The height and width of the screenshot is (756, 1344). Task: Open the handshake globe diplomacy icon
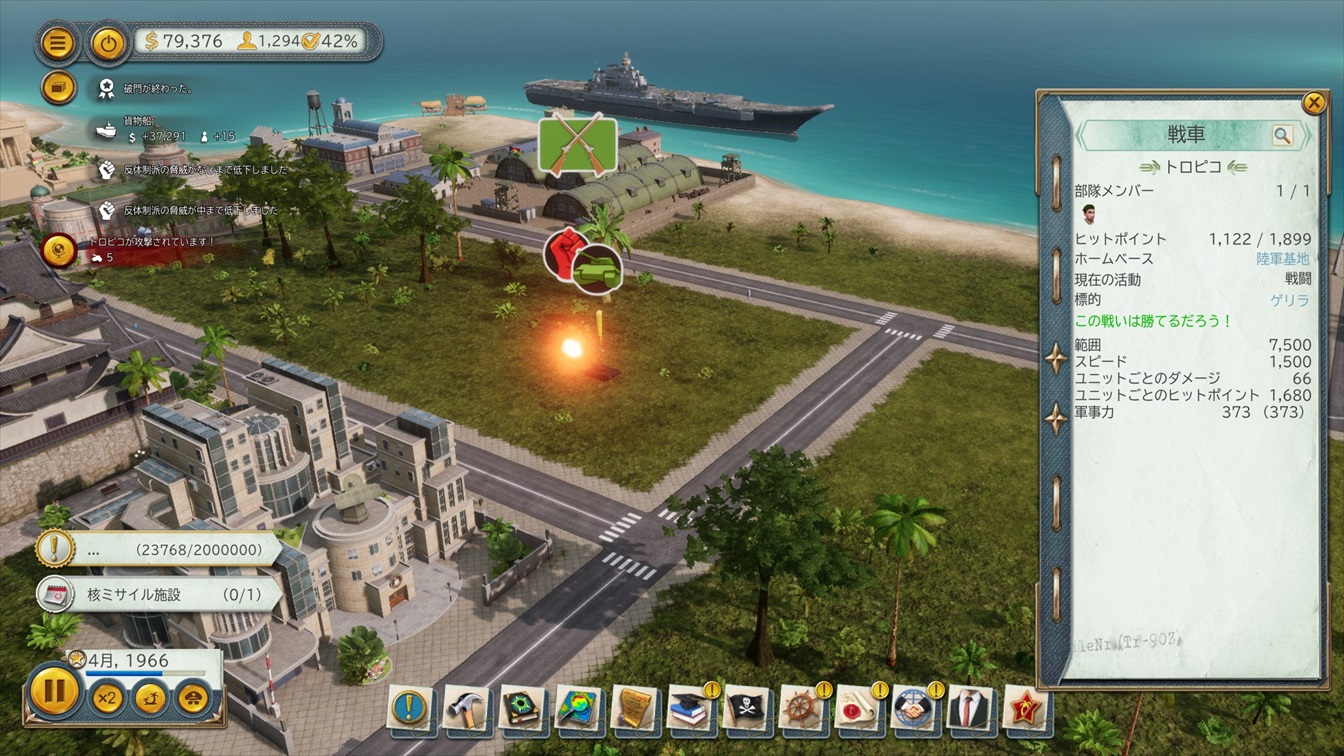[914, 709]
